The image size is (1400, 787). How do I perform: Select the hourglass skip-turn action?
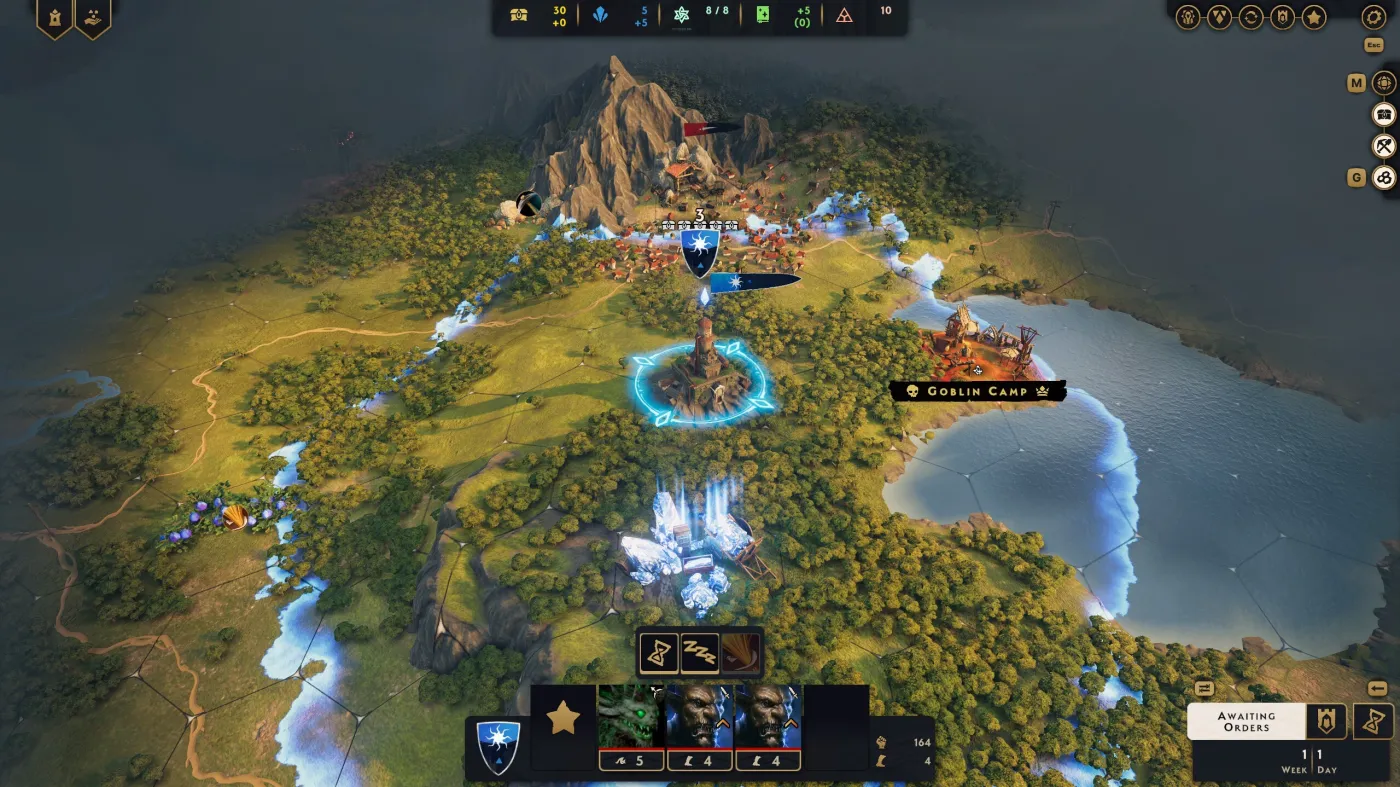tap(659, 655)
